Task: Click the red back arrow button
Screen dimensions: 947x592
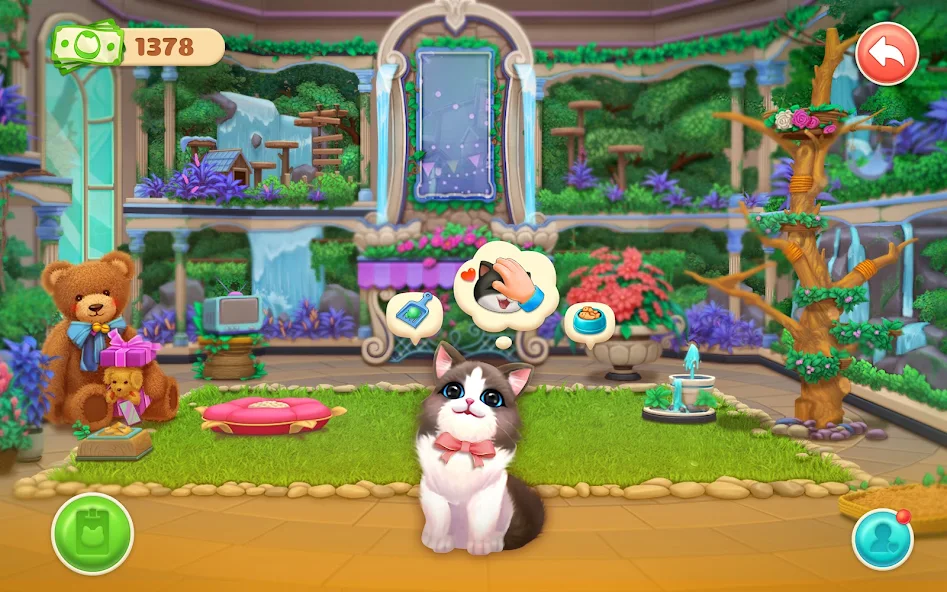Action: pyautogui.click(x=886, y=54)
